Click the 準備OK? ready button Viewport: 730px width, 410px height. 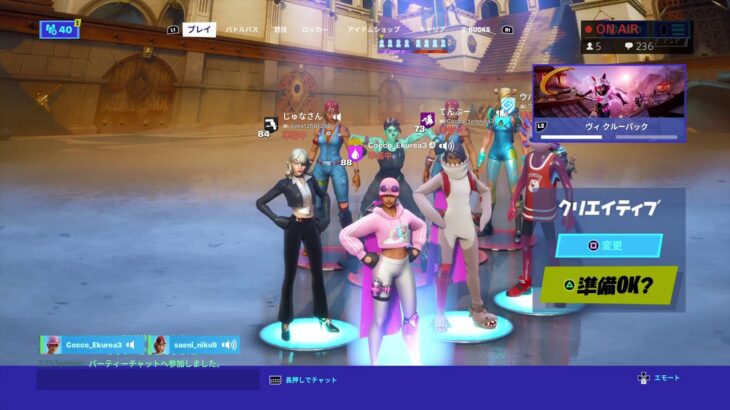(609, 286)
